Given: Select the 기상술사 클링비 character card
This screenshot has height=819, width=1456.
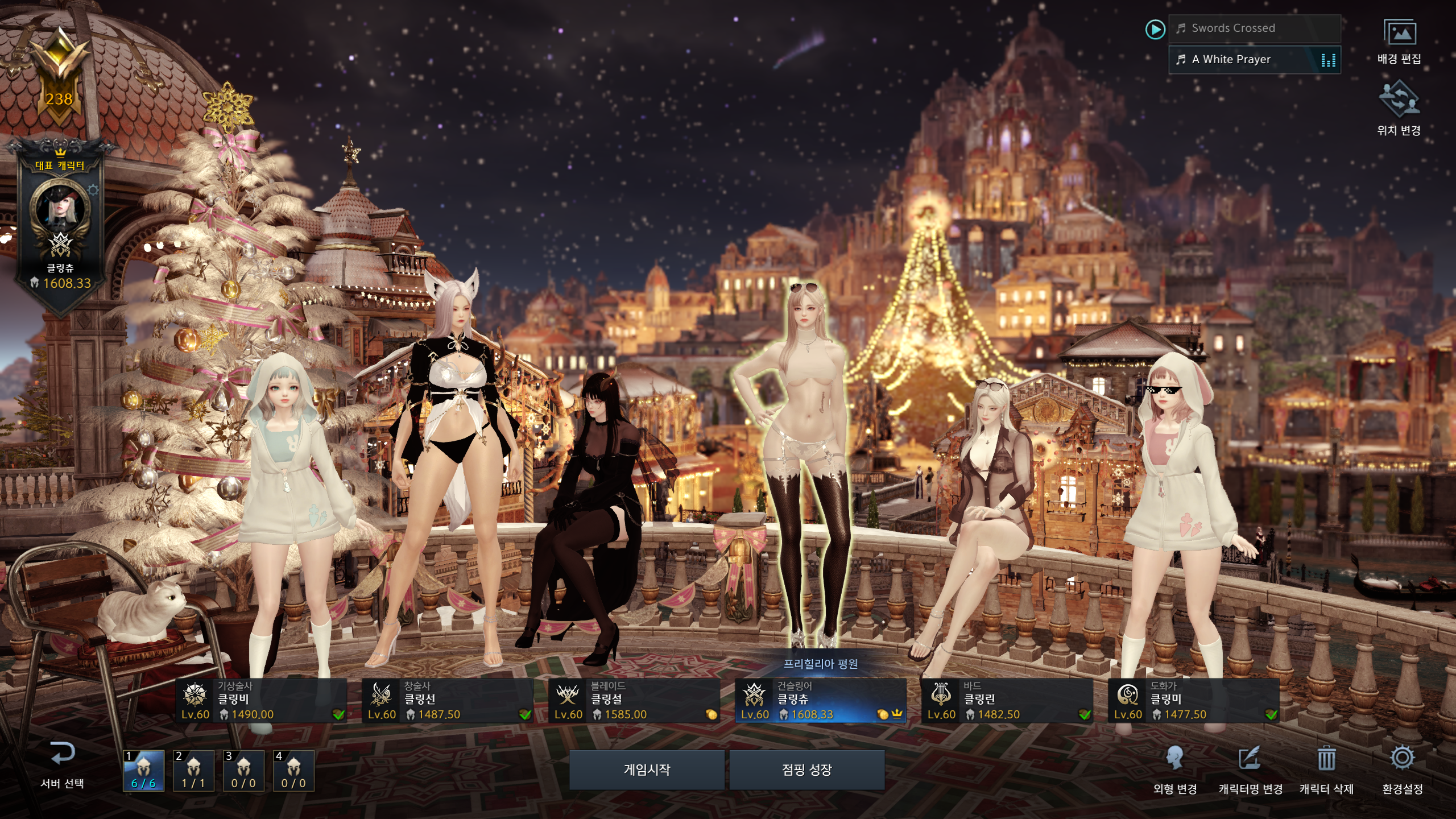Looking at the screenshot, I should [261, 701].
